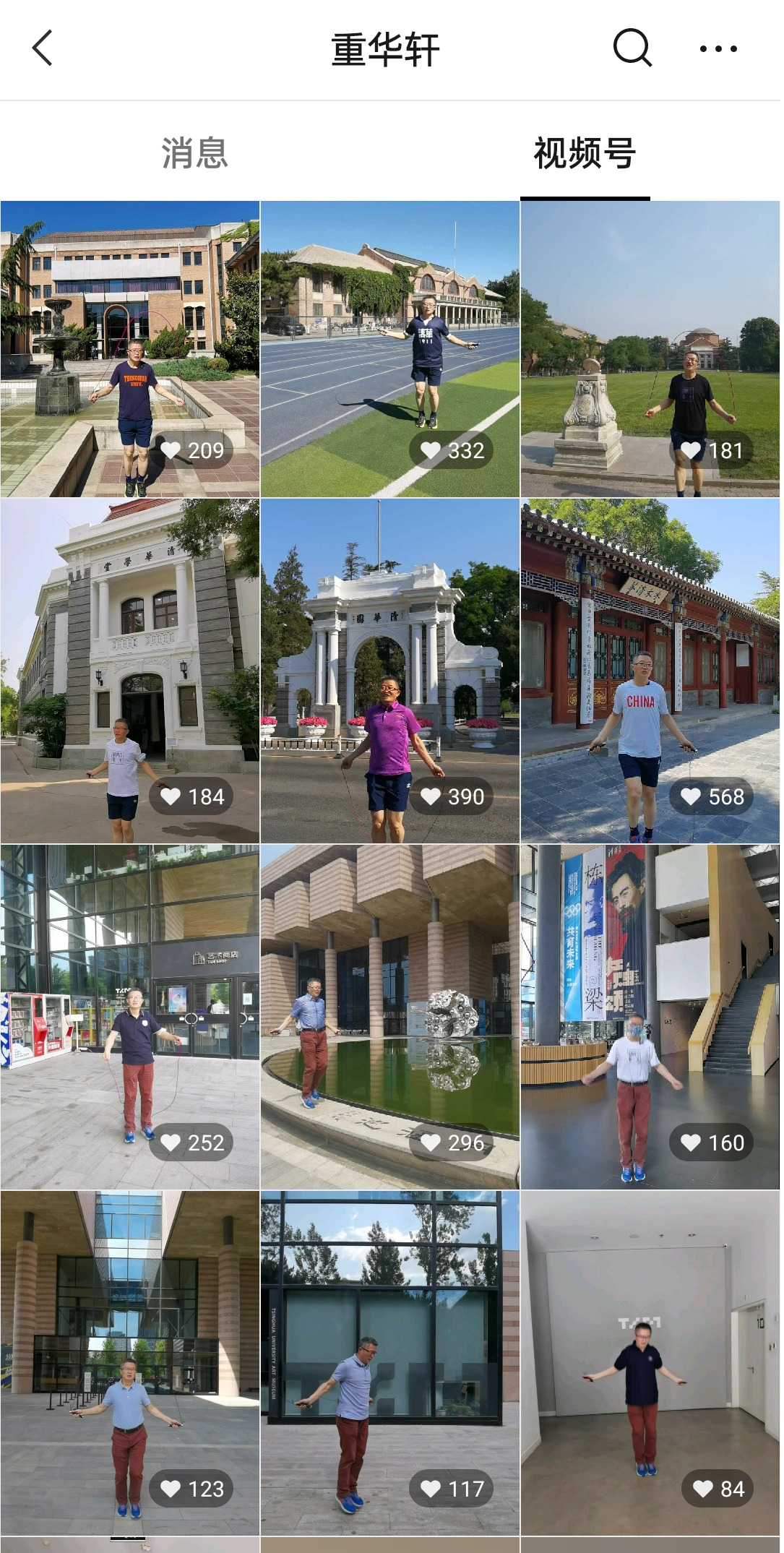
Task: Open the video with 209 likes
Action: pos(130,349)
